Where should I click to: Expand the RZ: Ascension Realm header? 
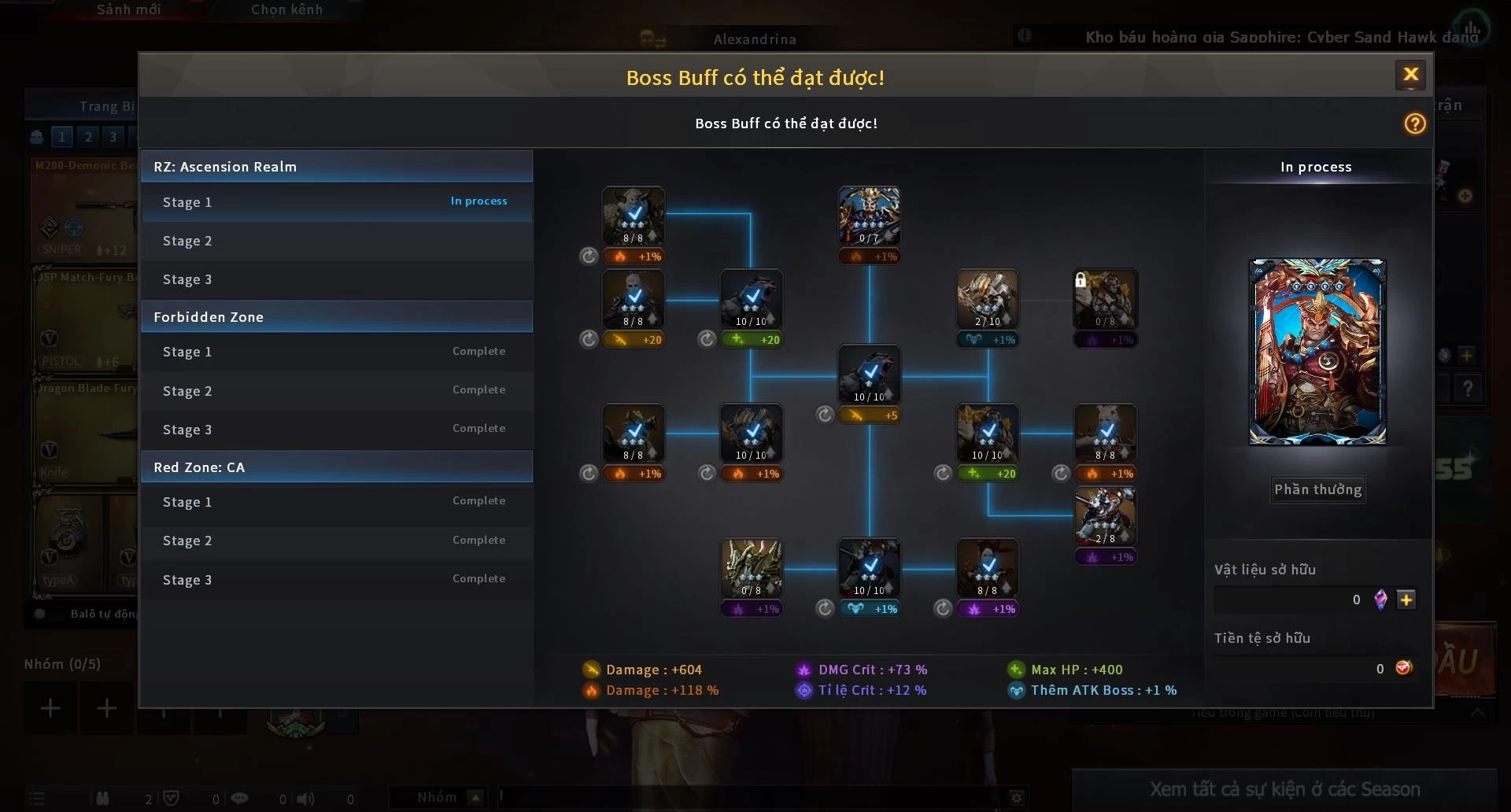pos(336,167)
